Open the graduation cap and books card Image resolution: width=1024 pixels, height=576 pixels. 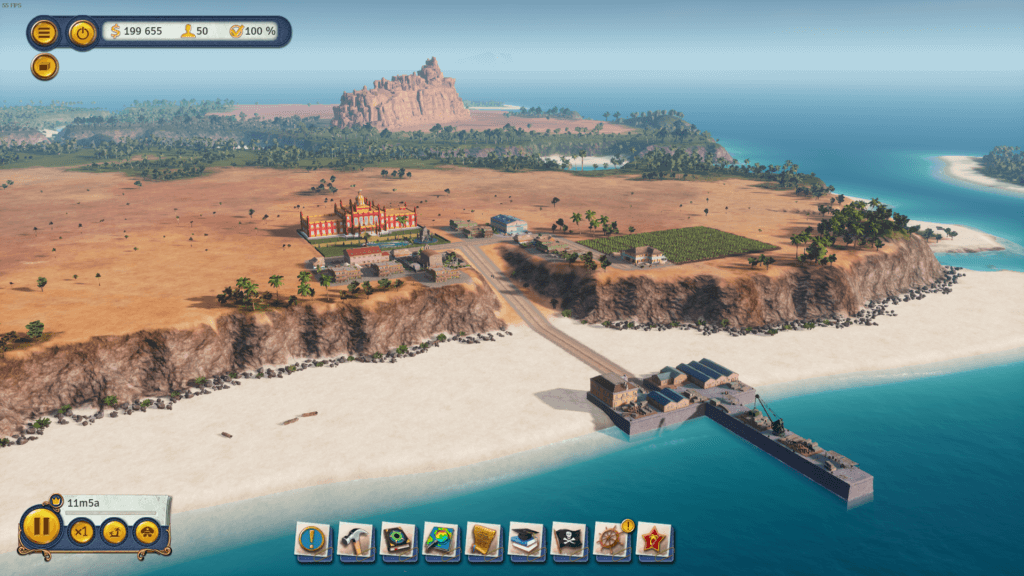point(527,540)
